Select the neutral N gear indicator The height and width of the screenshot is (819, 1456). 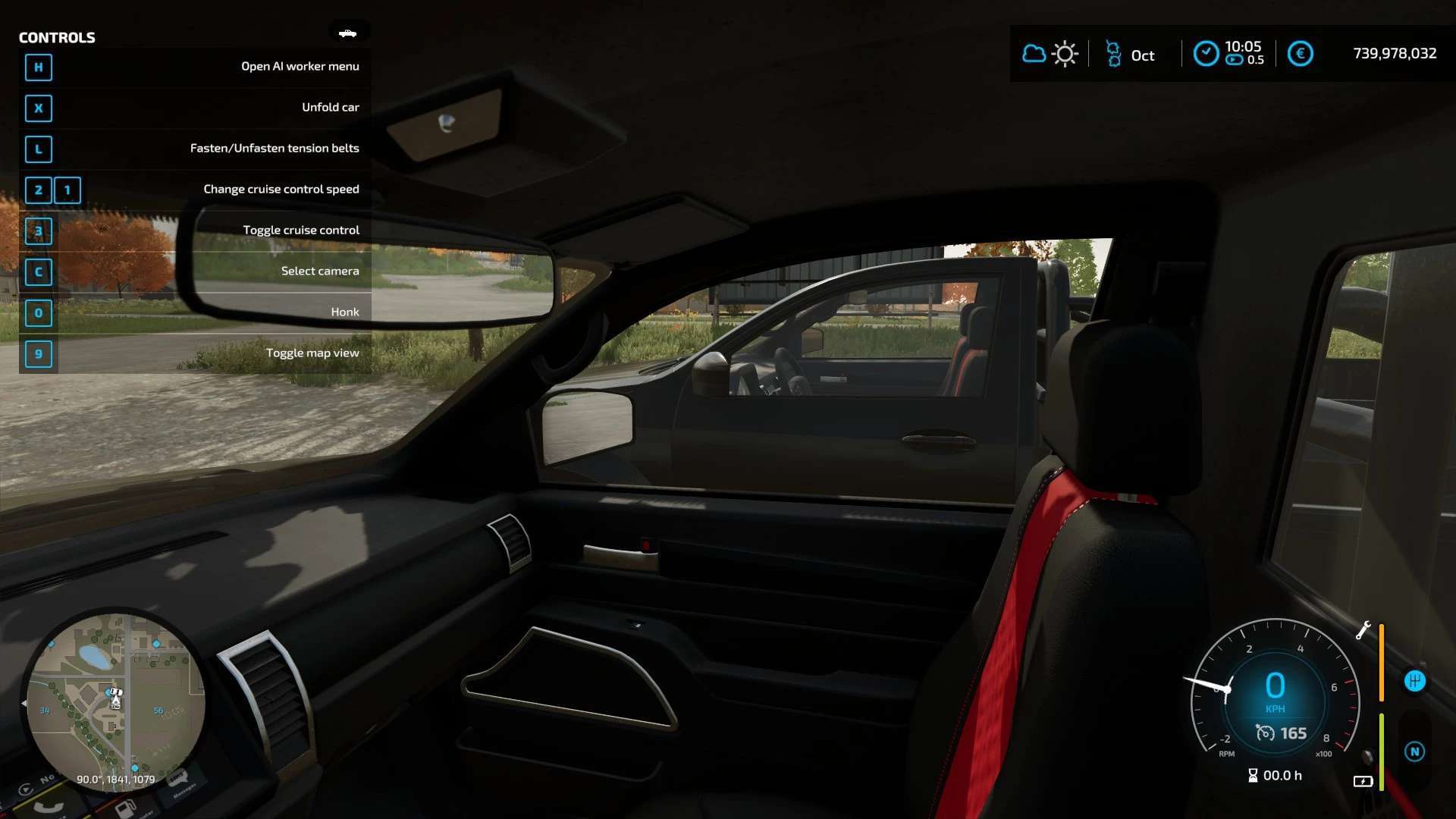[x=1414, y=752]
